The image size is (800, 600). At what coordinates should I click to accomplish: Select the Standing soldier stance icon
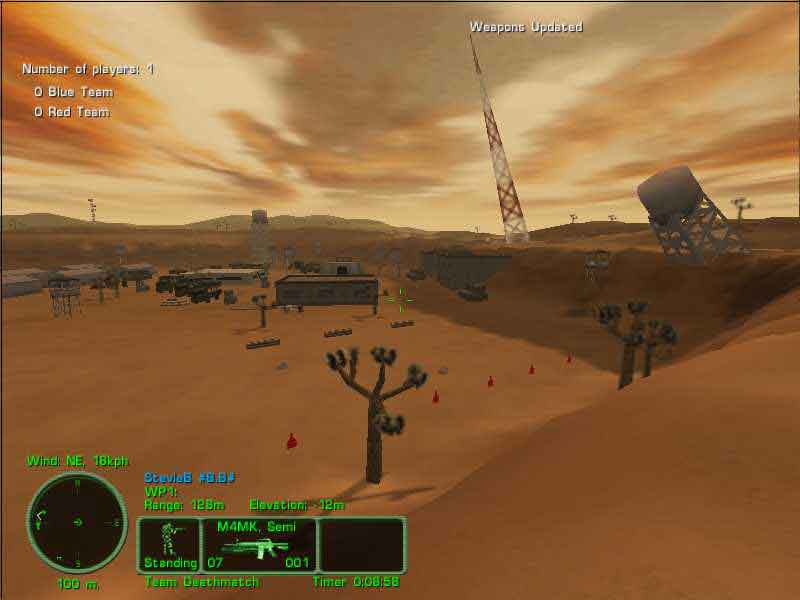169,544
